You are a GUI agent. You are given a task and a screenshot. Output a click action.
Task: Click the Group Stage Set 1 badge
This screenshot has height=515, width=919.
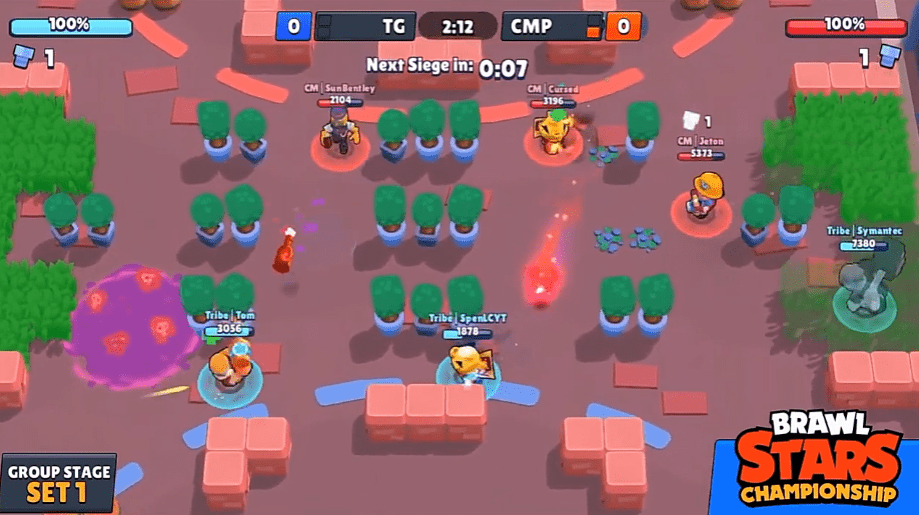[58, 484]
